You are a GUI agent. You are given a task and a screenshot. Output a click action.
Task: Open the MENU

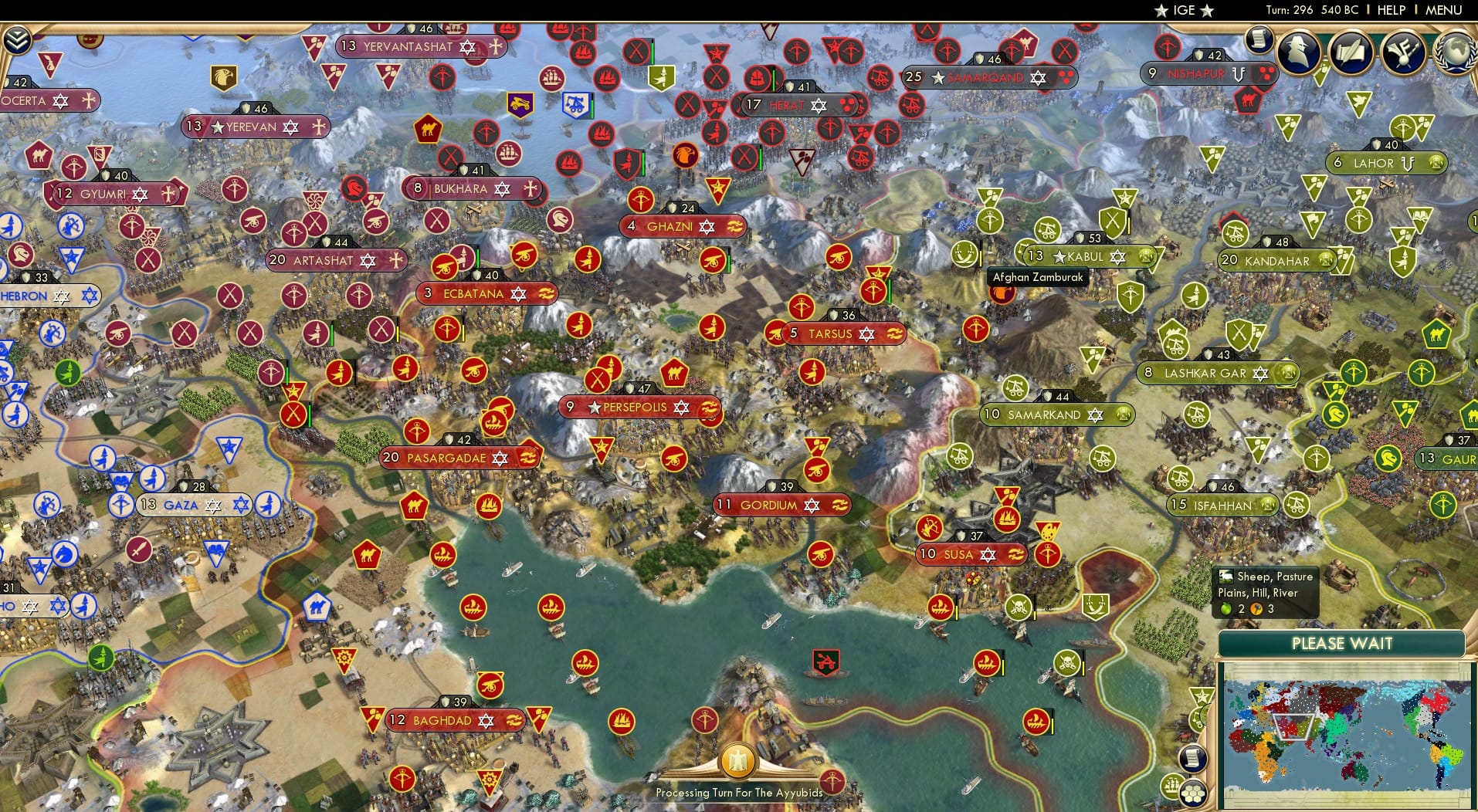pyautogui.click(x=1443, y=11)
